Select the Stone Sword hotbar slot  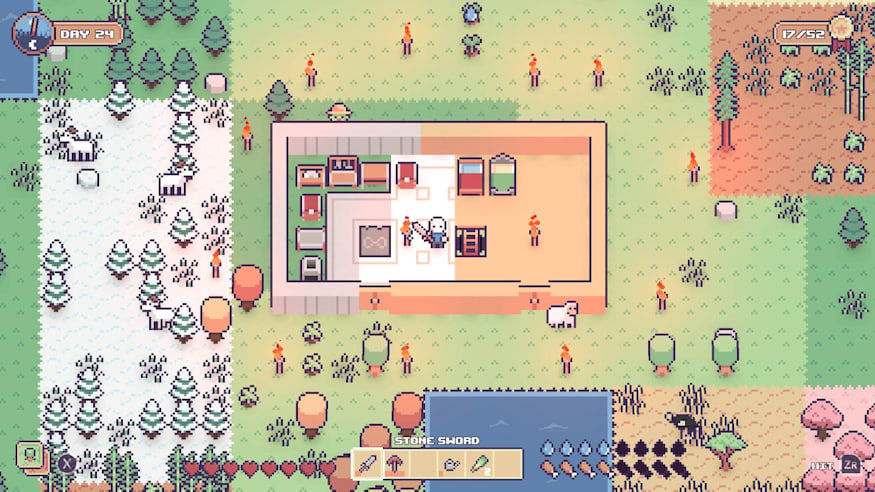[x=368, y=464]
